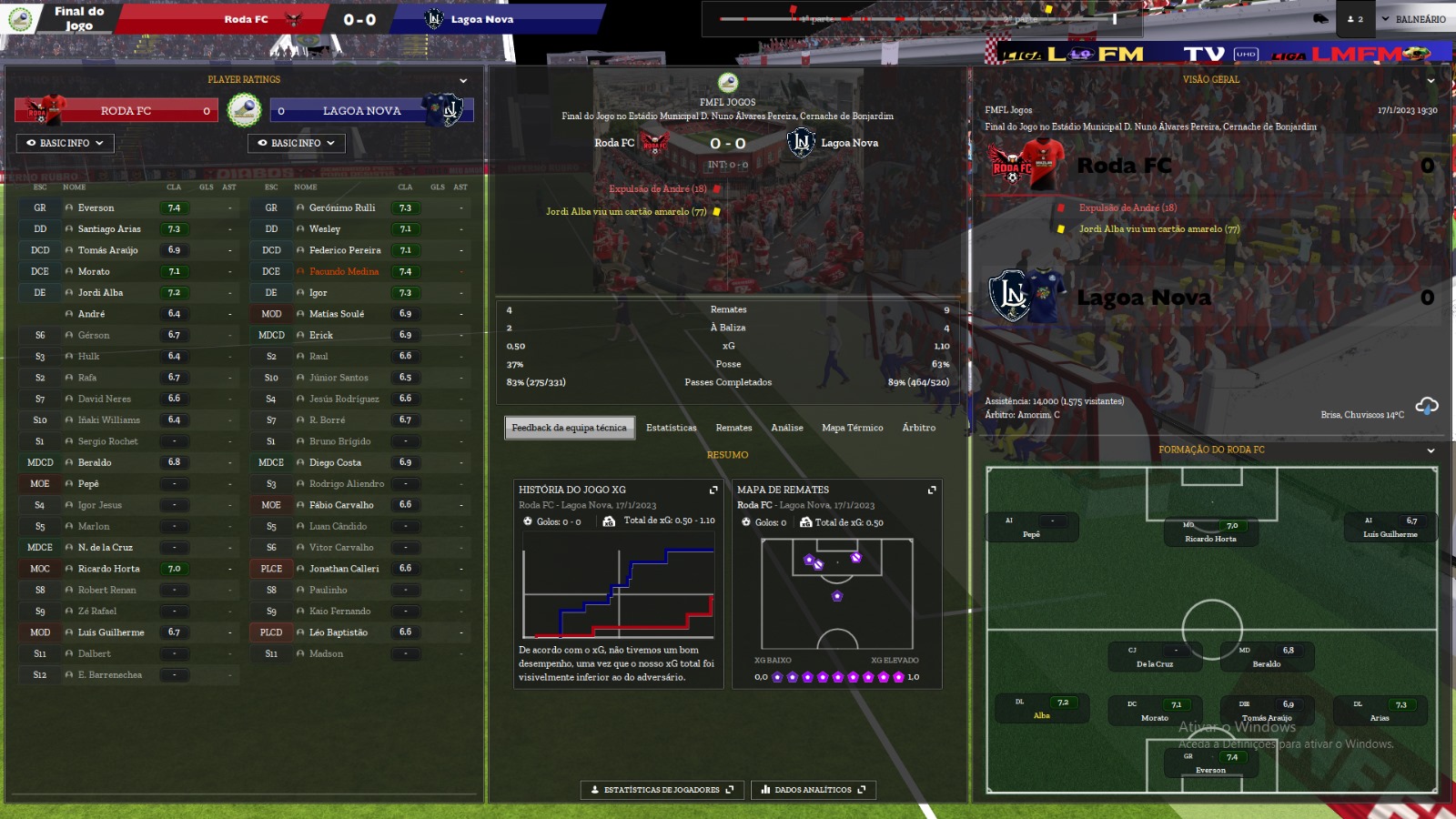Open Roda FC Basic Info dropdown
This screenshot has width=1456, height=819.
pyautogui.click(x=65, y=143)
